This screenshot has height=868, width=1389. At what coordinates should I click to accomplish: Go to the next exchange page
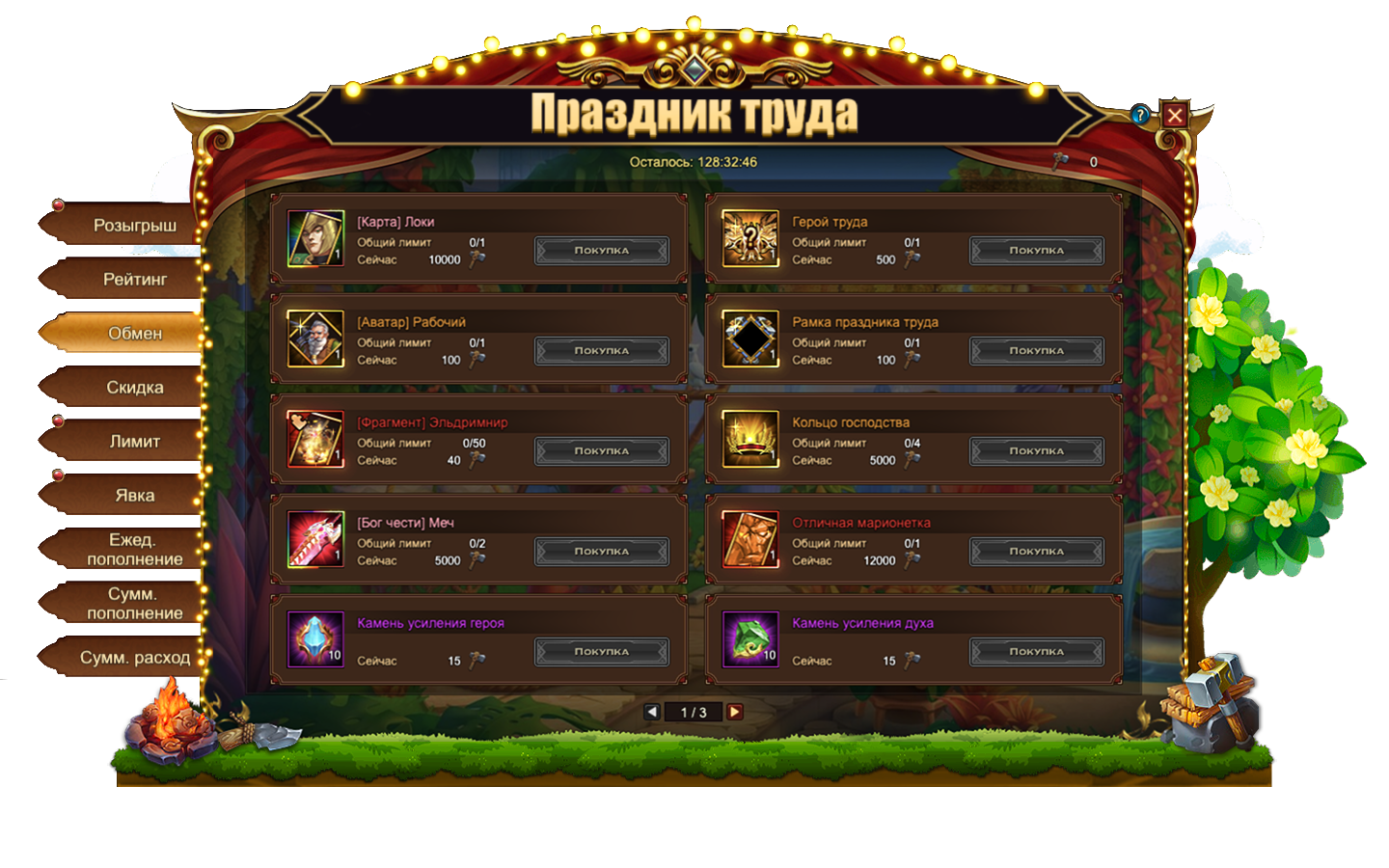click(735, 712)
